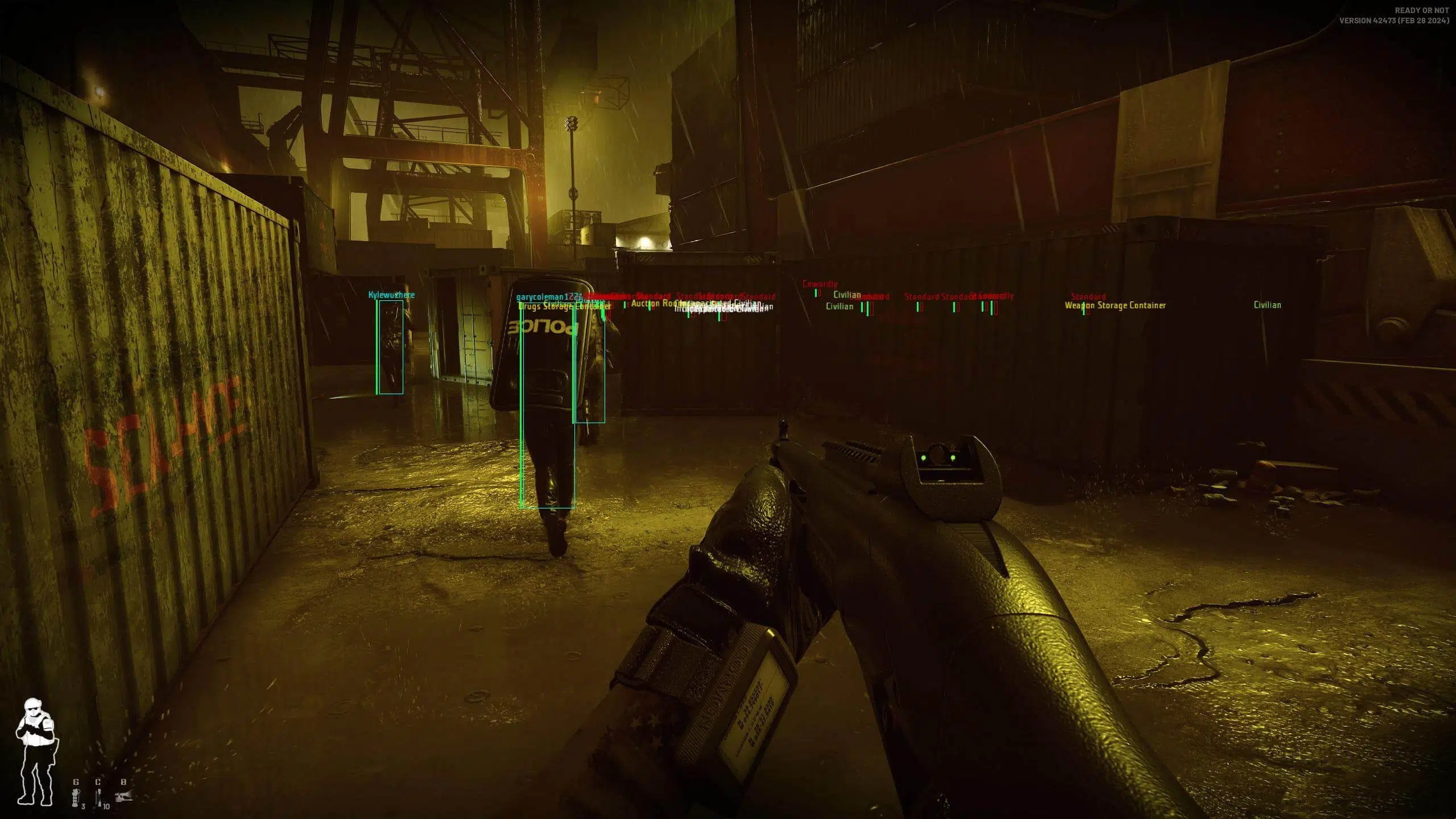Select the chemlight item icon

pos(98,798)
